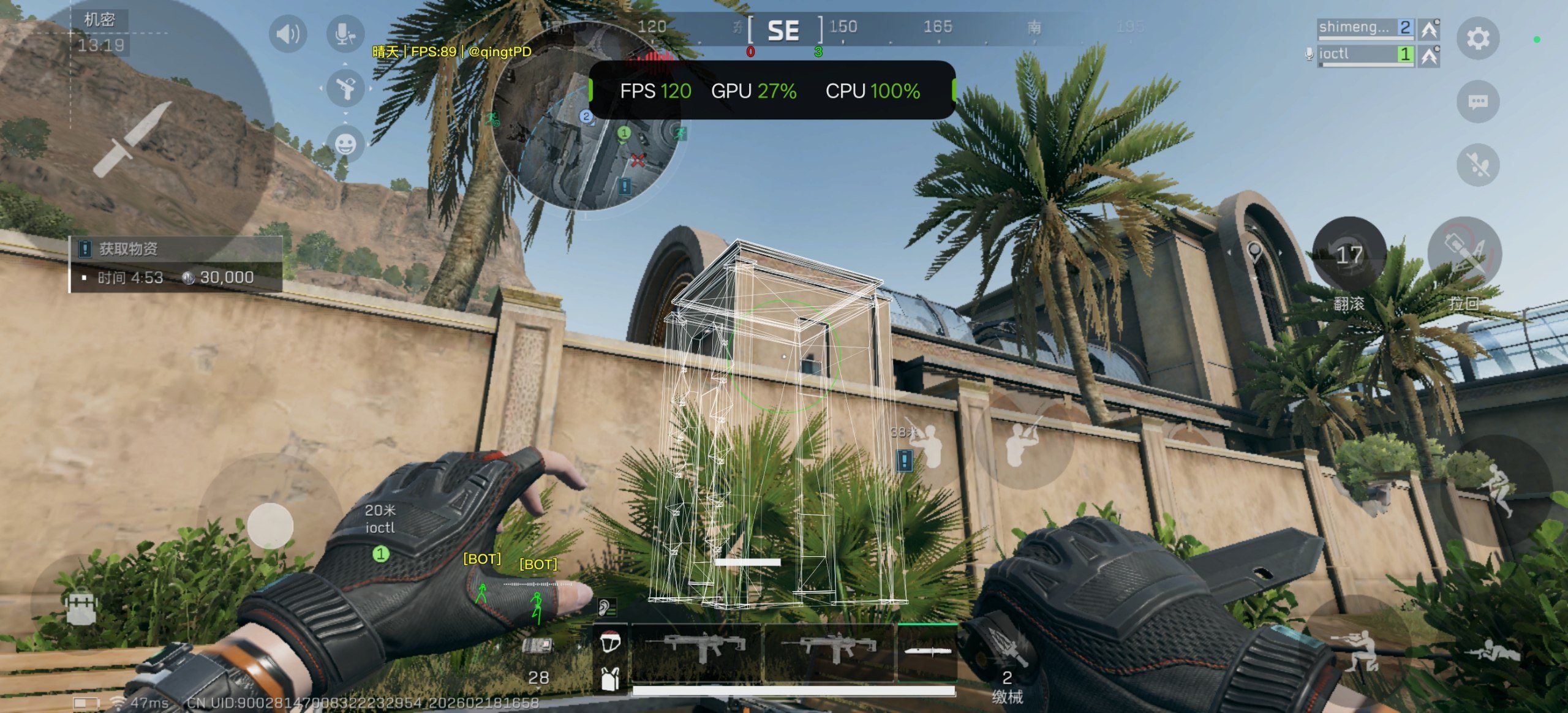
Task: Select the first rifle weapon slot
Action: coord(695,651)
